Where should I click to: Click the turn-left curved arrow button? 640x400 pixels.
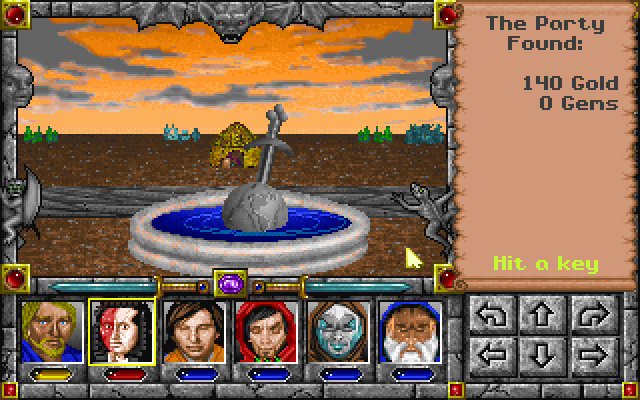pyautogui.click(x=494, y=317)
